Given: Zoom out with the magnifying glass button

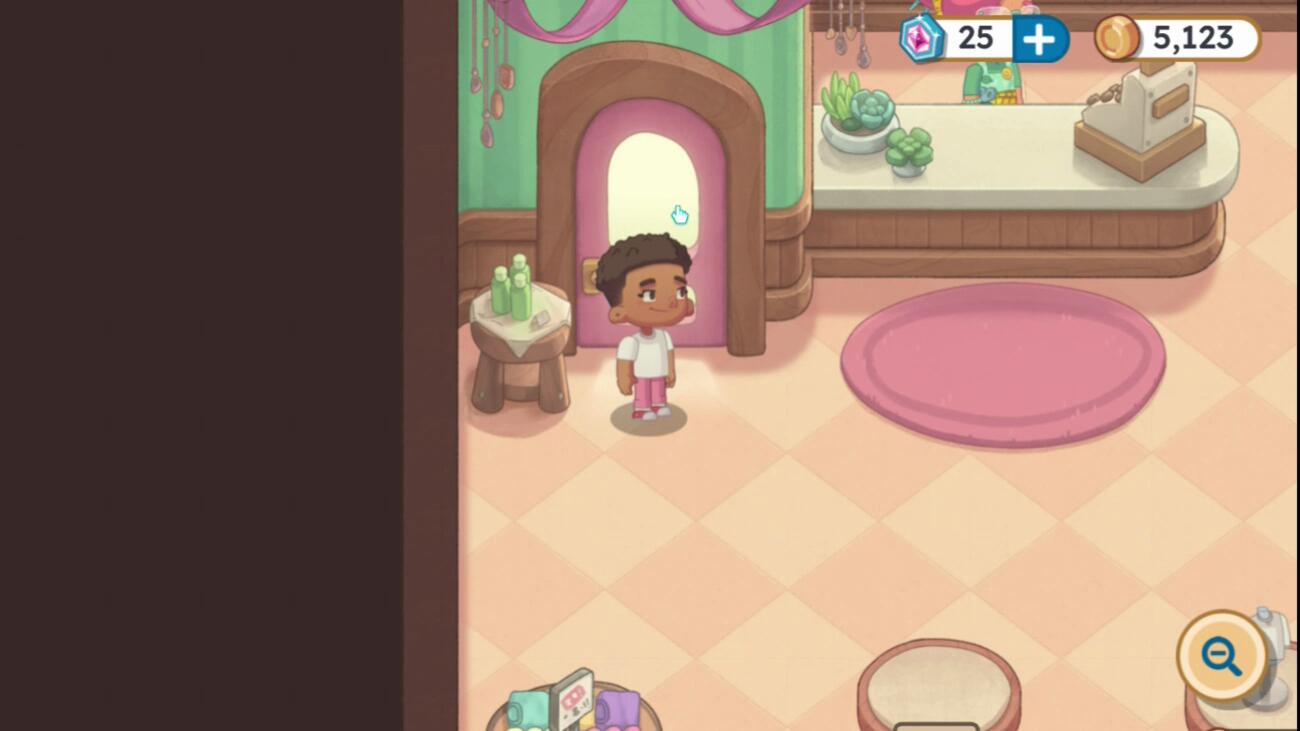Looking at the screenshot, I should point(1221,656).
